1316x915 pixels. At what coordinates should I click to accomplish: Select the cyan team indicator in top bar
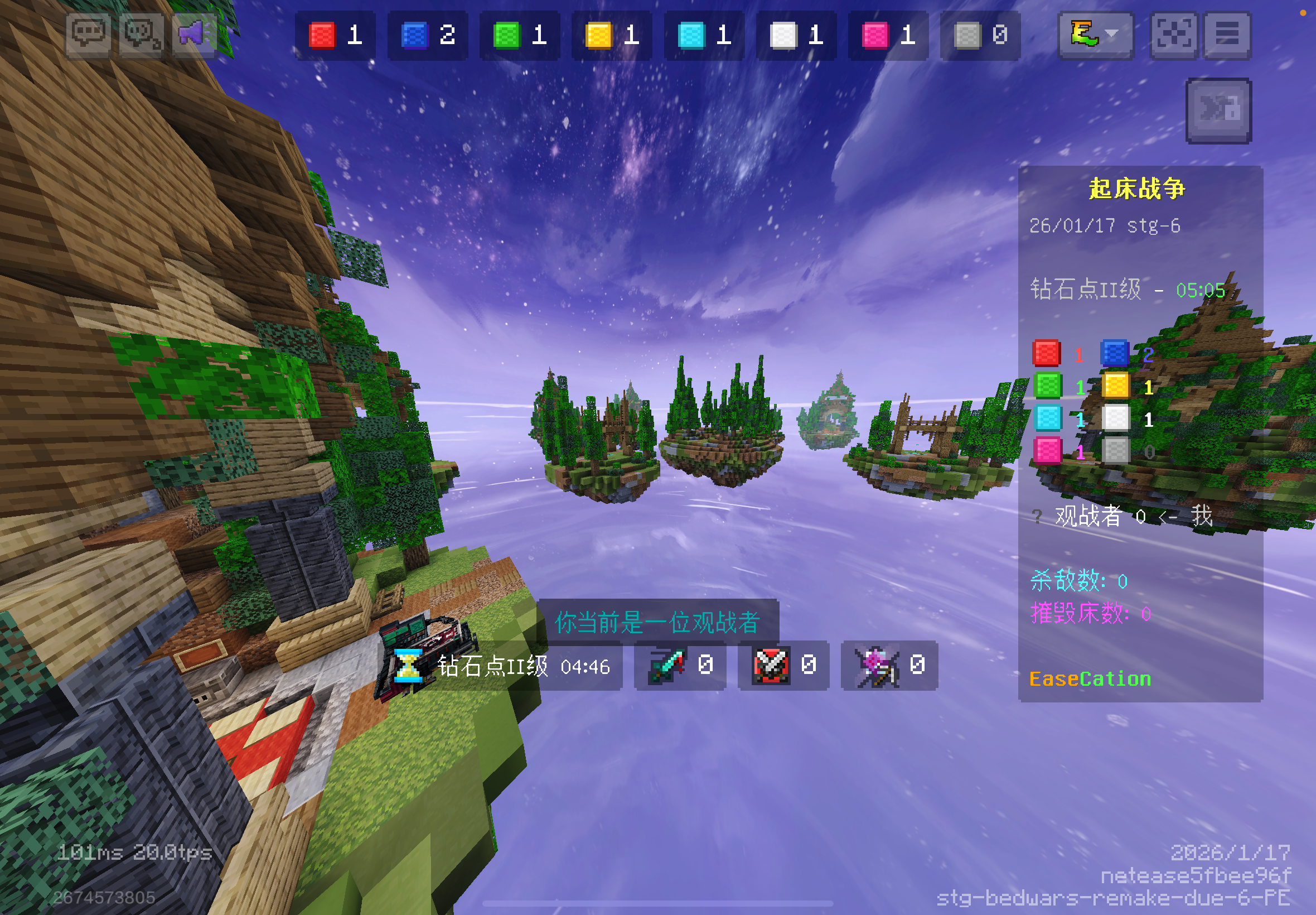tap(704, 36)
